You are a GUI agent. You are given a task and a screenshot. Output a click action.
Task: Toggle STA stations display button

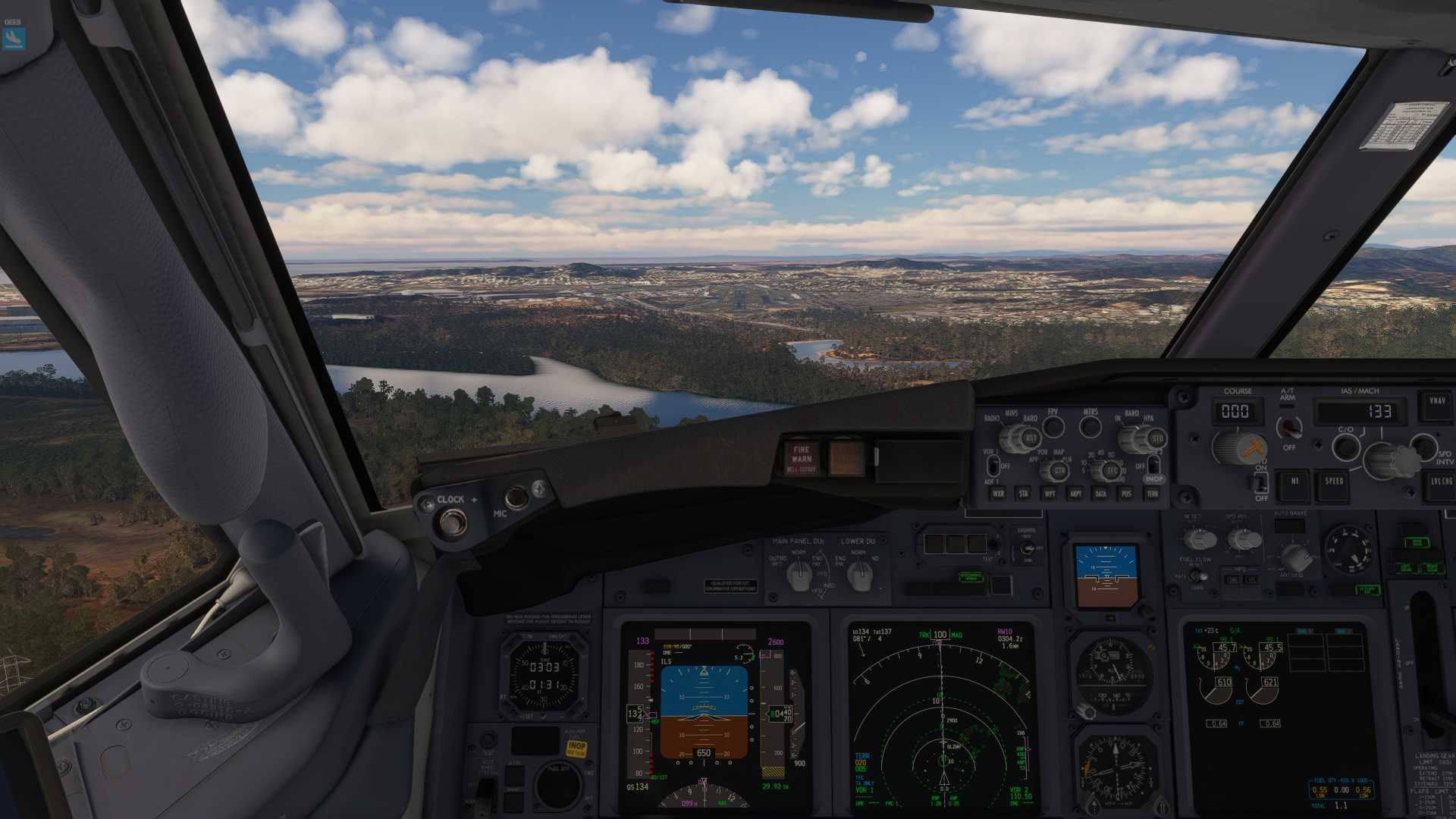tap(1024, 494)
